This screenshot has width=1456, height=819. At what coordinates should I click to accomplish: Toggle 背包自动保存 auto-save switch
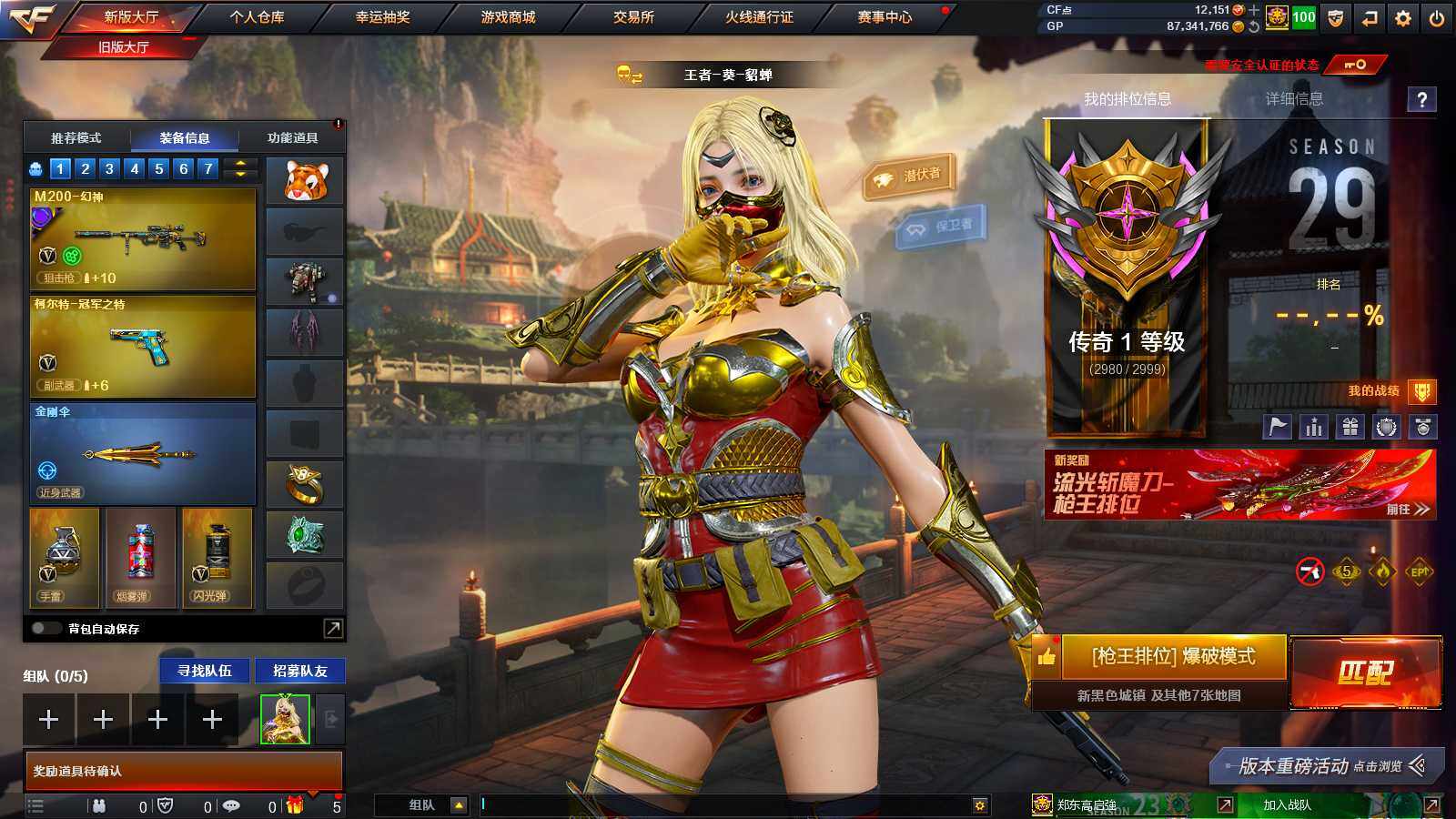(45, 628)
